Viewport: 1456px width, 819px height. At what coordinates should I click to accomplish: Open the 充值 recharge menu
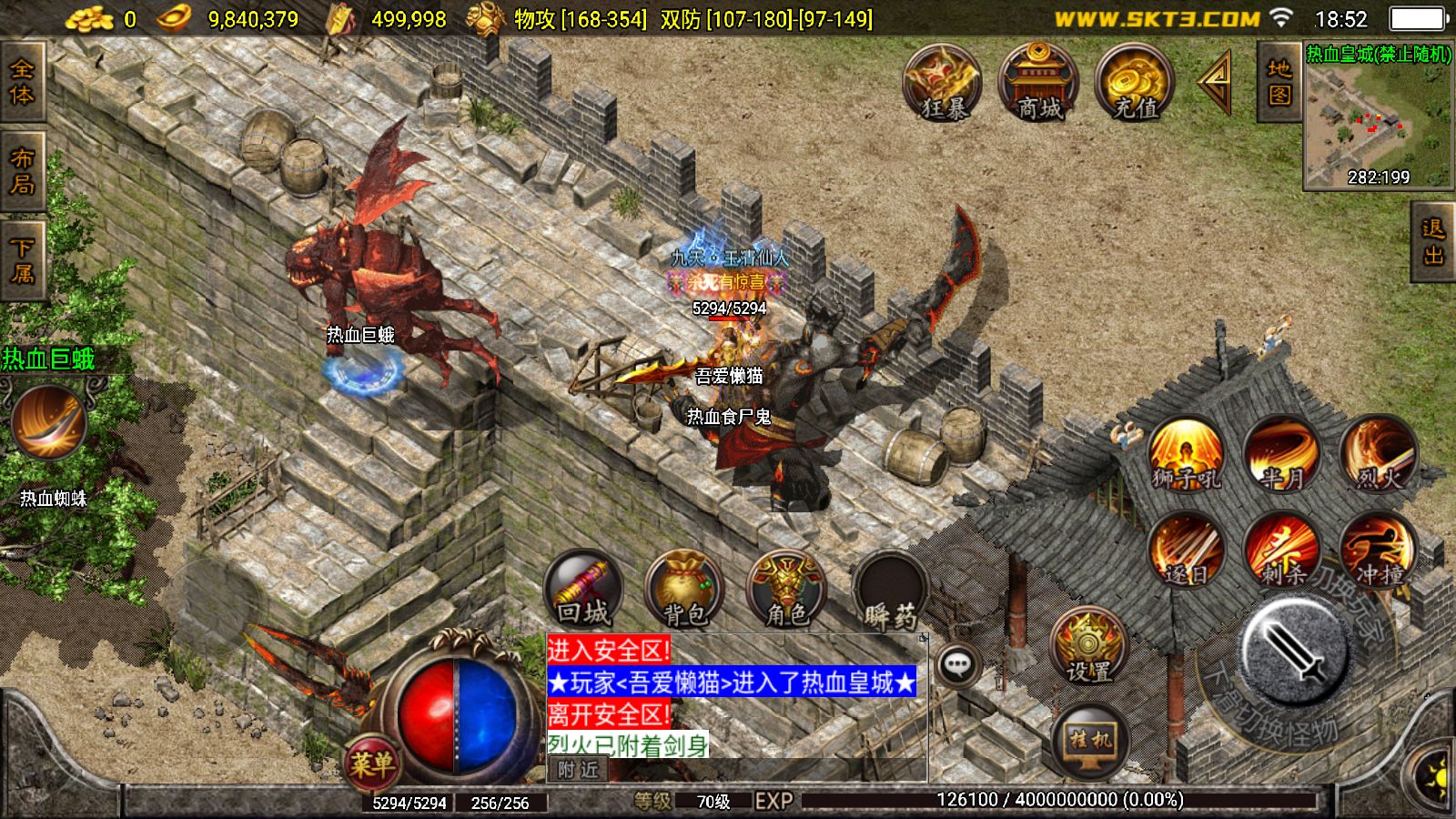[x=1135, y=84]
